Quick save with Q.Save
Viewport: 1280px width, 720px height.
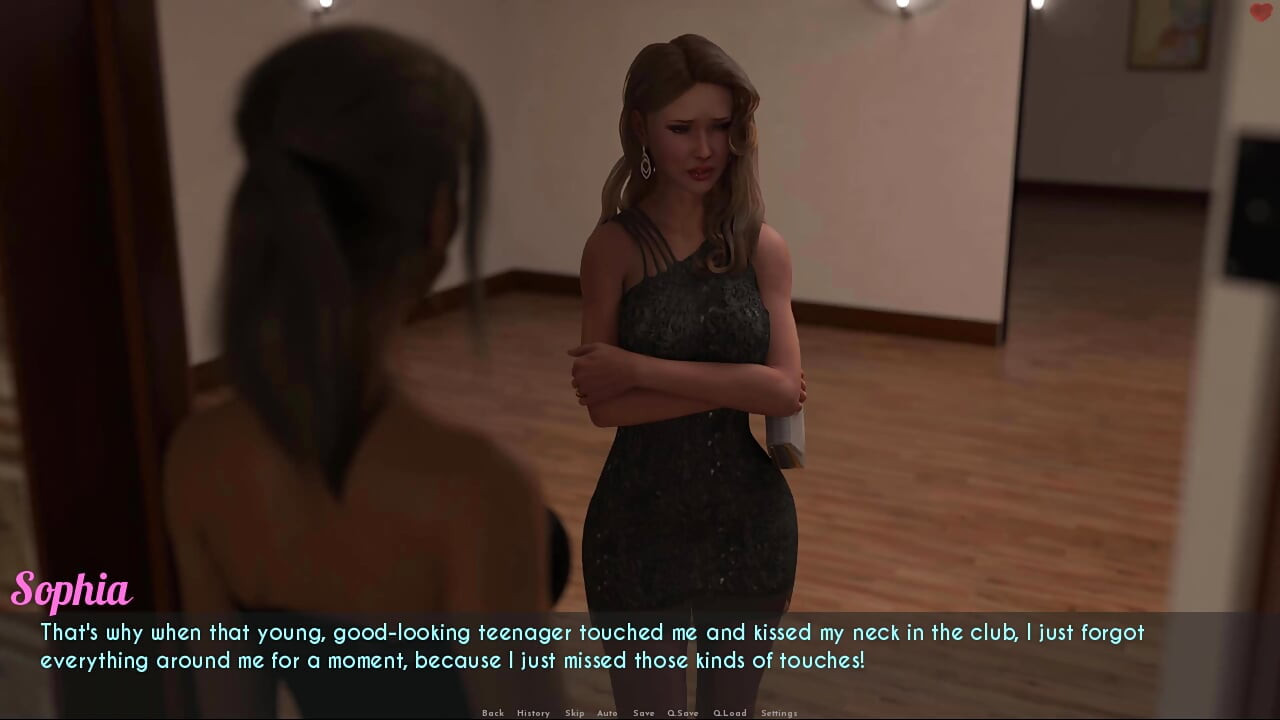point(683,713)
